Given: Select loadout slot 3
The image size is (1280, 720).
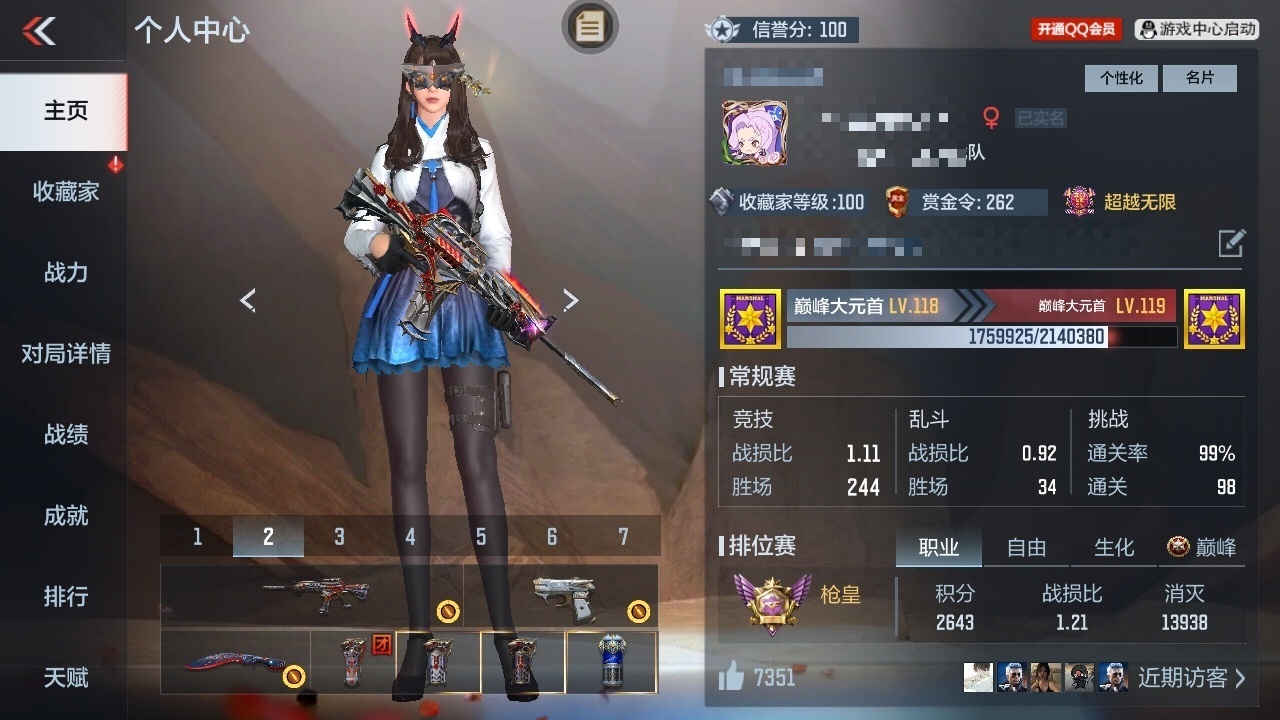Looking at the screenshot, I should [339, 537].
